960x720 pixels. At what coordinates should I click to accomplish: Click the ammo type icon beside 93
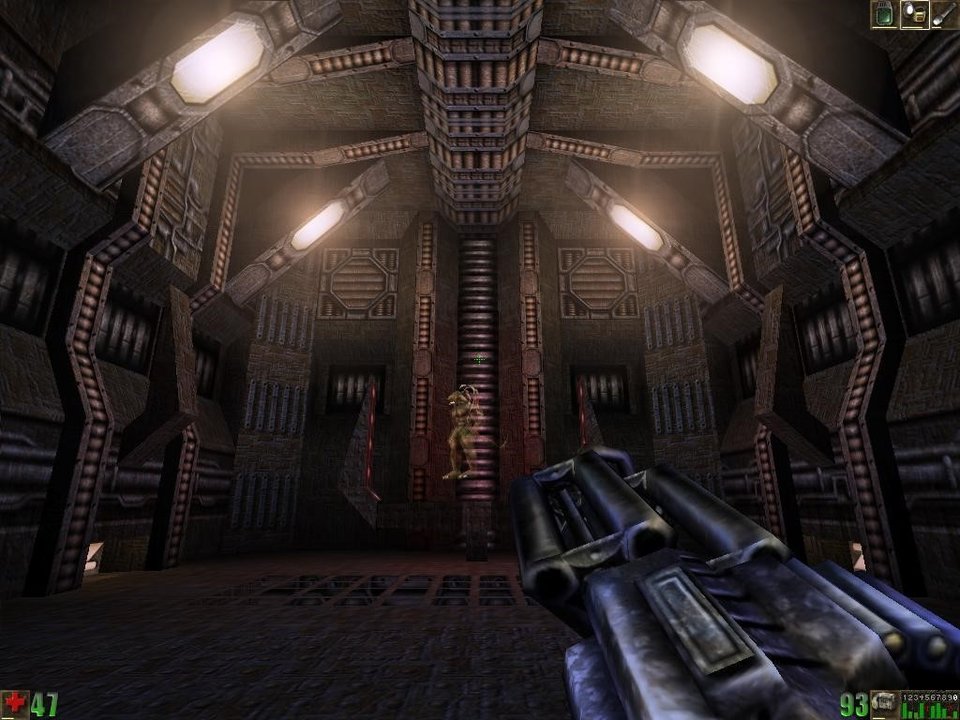pos(883,704)
